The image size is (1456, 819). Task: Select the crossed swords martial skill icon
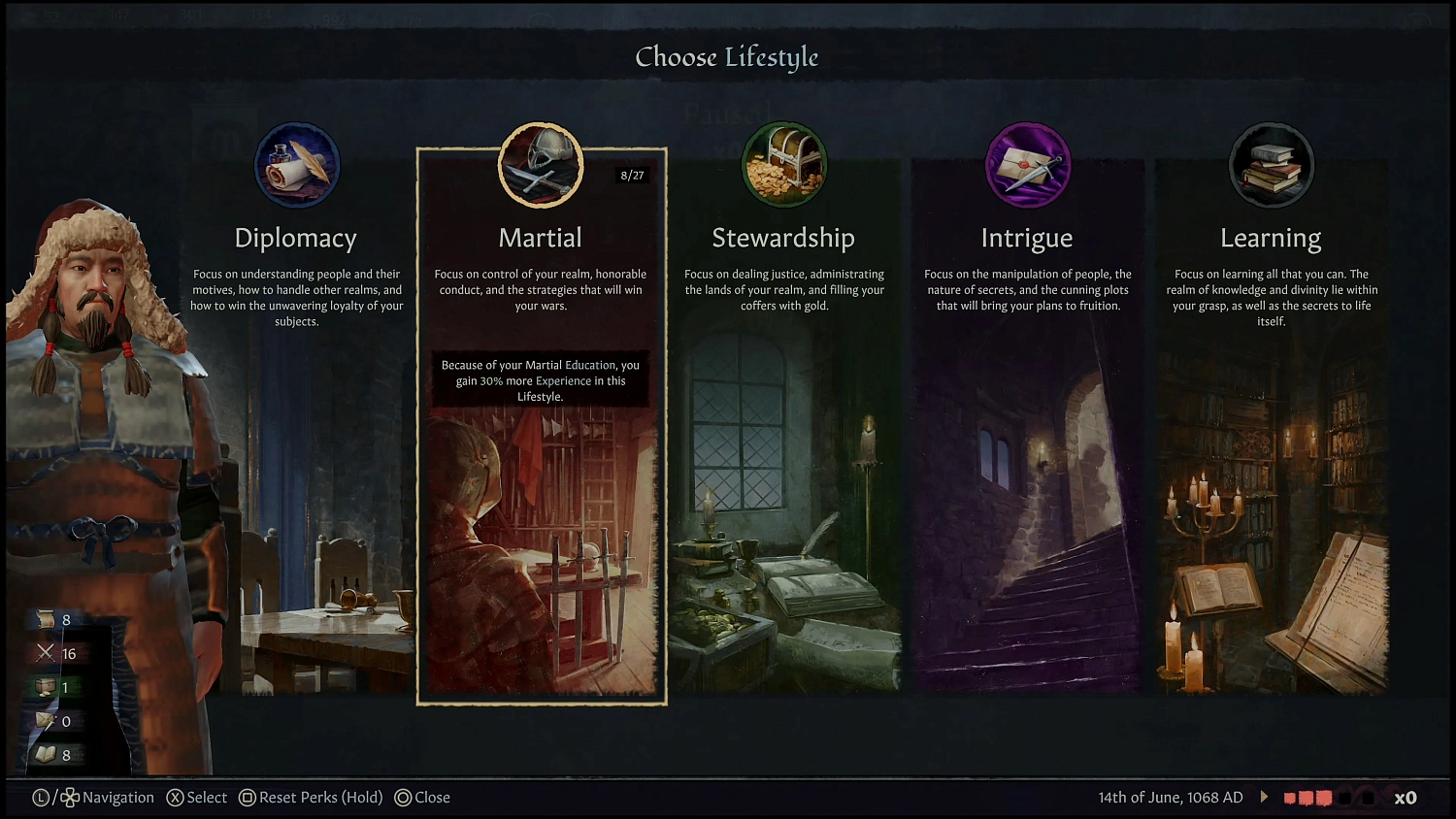(x=45, y=652)
